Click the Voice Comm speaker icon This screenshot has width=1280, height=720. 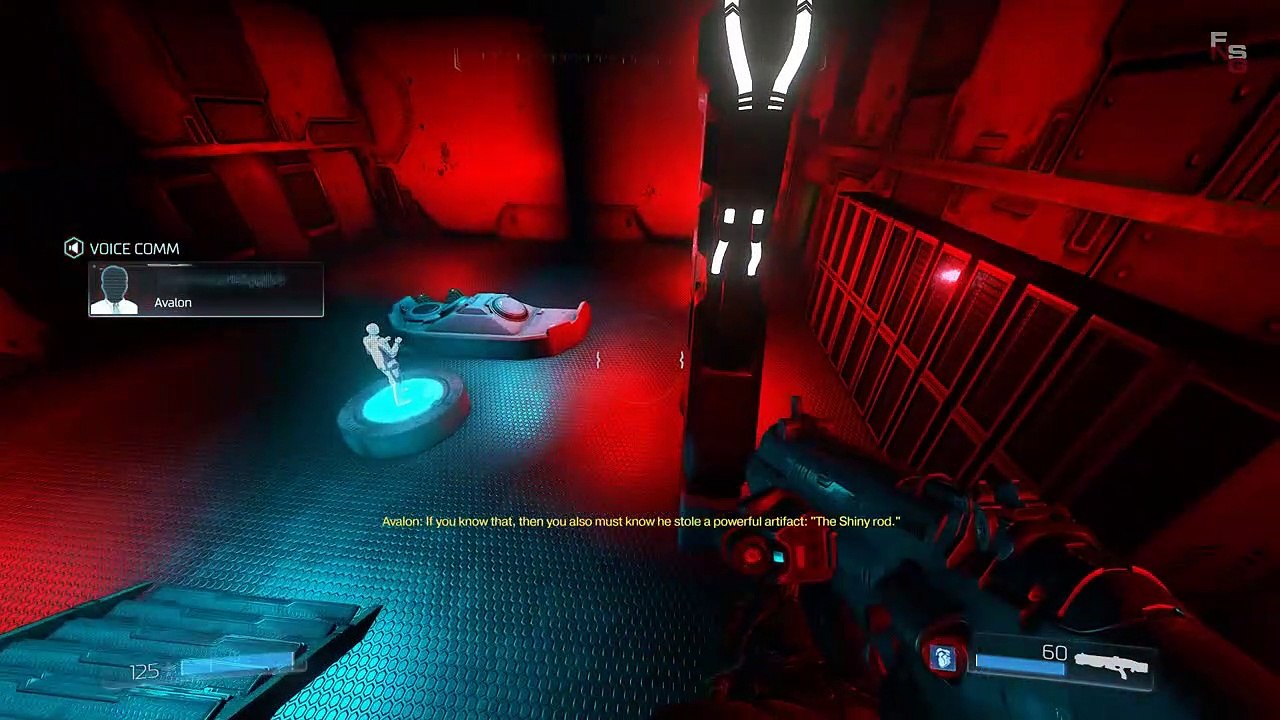pos(73,248)
